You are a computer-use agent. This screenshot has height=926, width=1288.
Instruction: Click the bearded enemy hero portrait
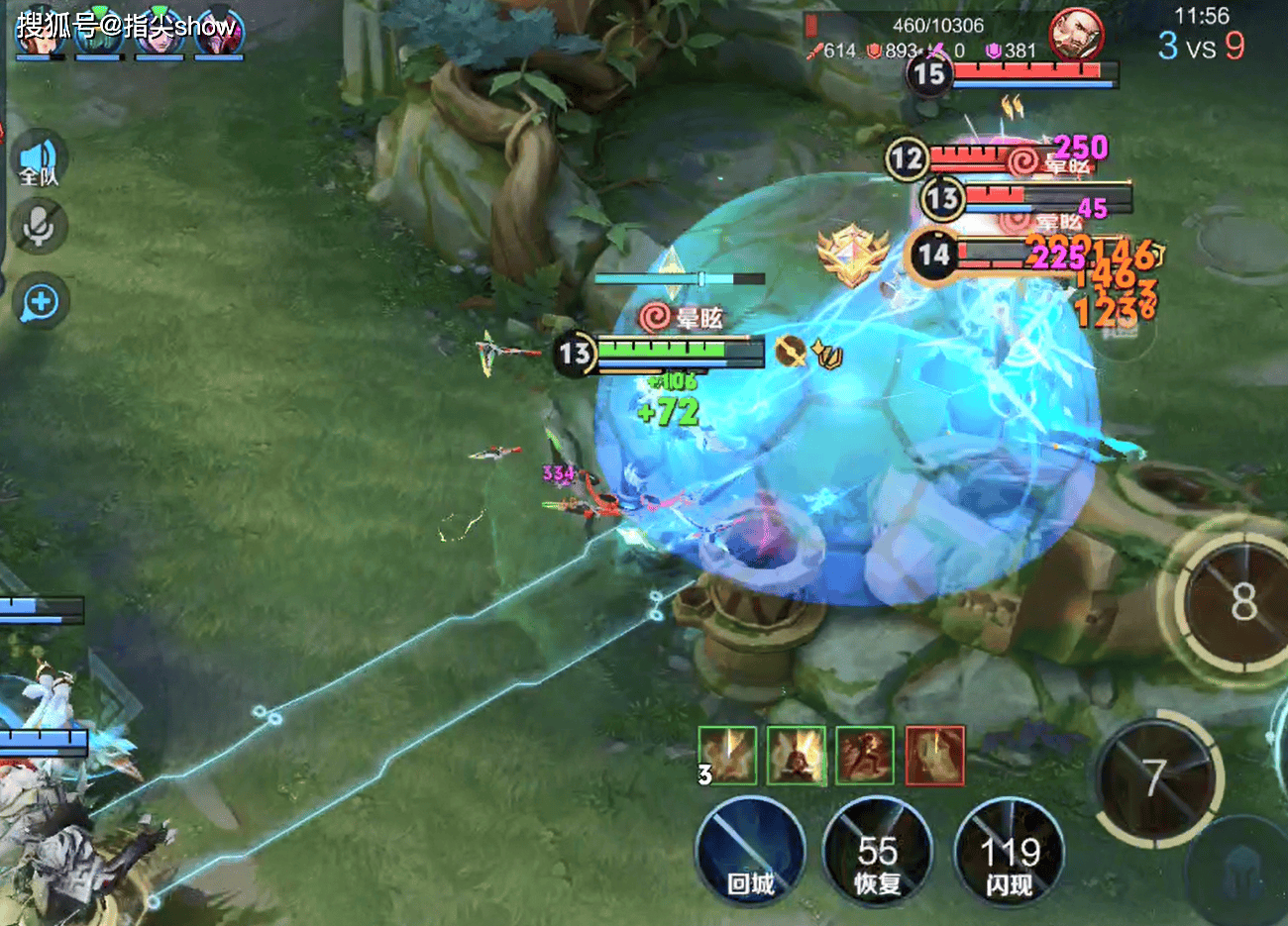pyautogui.click(x=1076, y=36)
